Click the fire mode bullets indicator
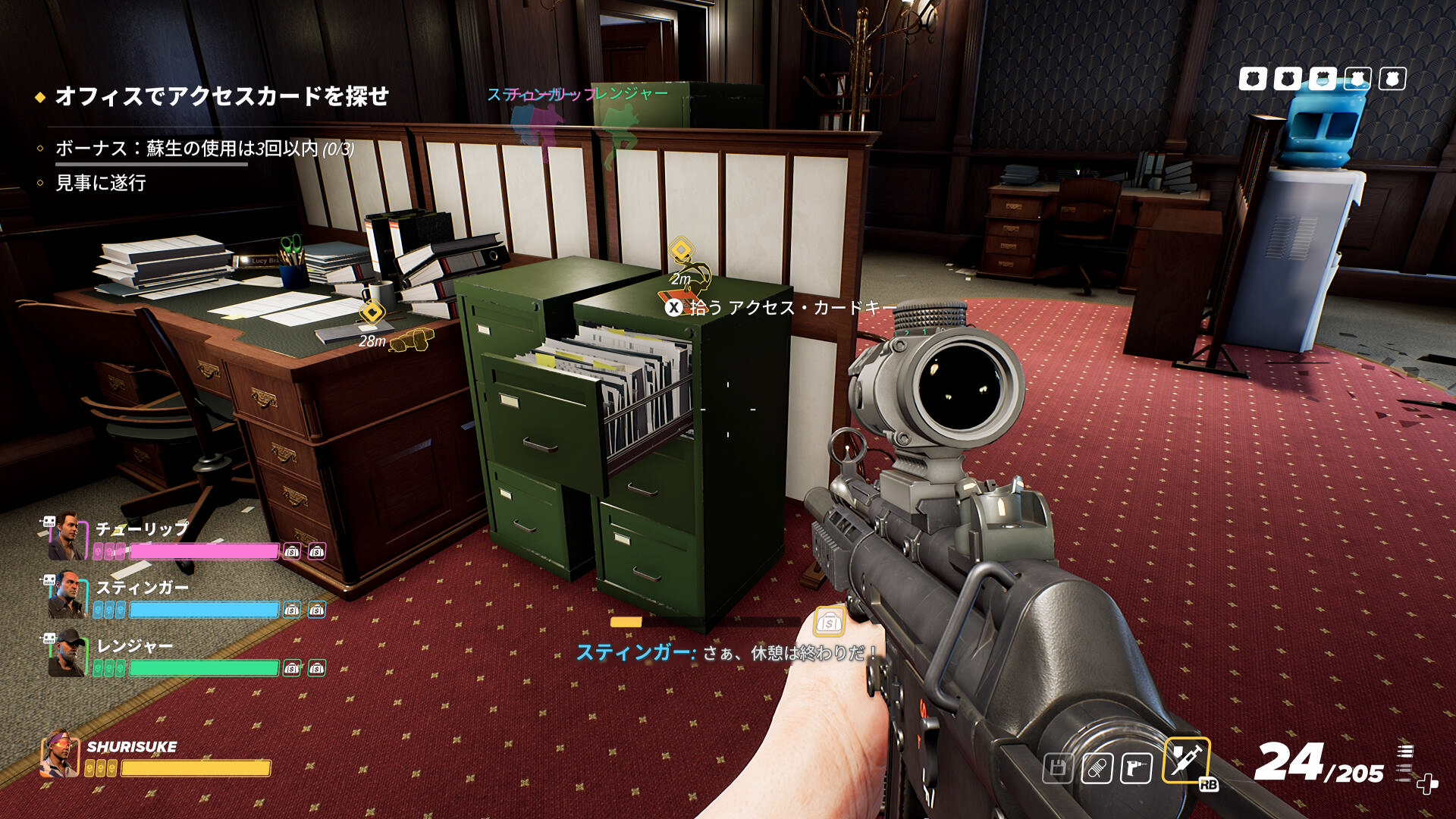This screenshot has height=819, width=1456. coord(1405,761)
